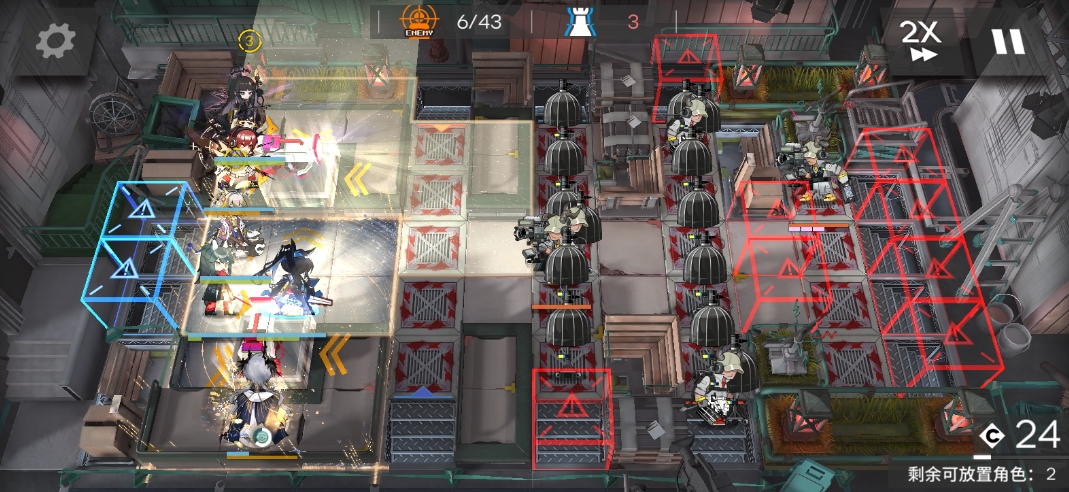Open the settings gear menu
1069x492 pixels.
[x=56, y=41]
